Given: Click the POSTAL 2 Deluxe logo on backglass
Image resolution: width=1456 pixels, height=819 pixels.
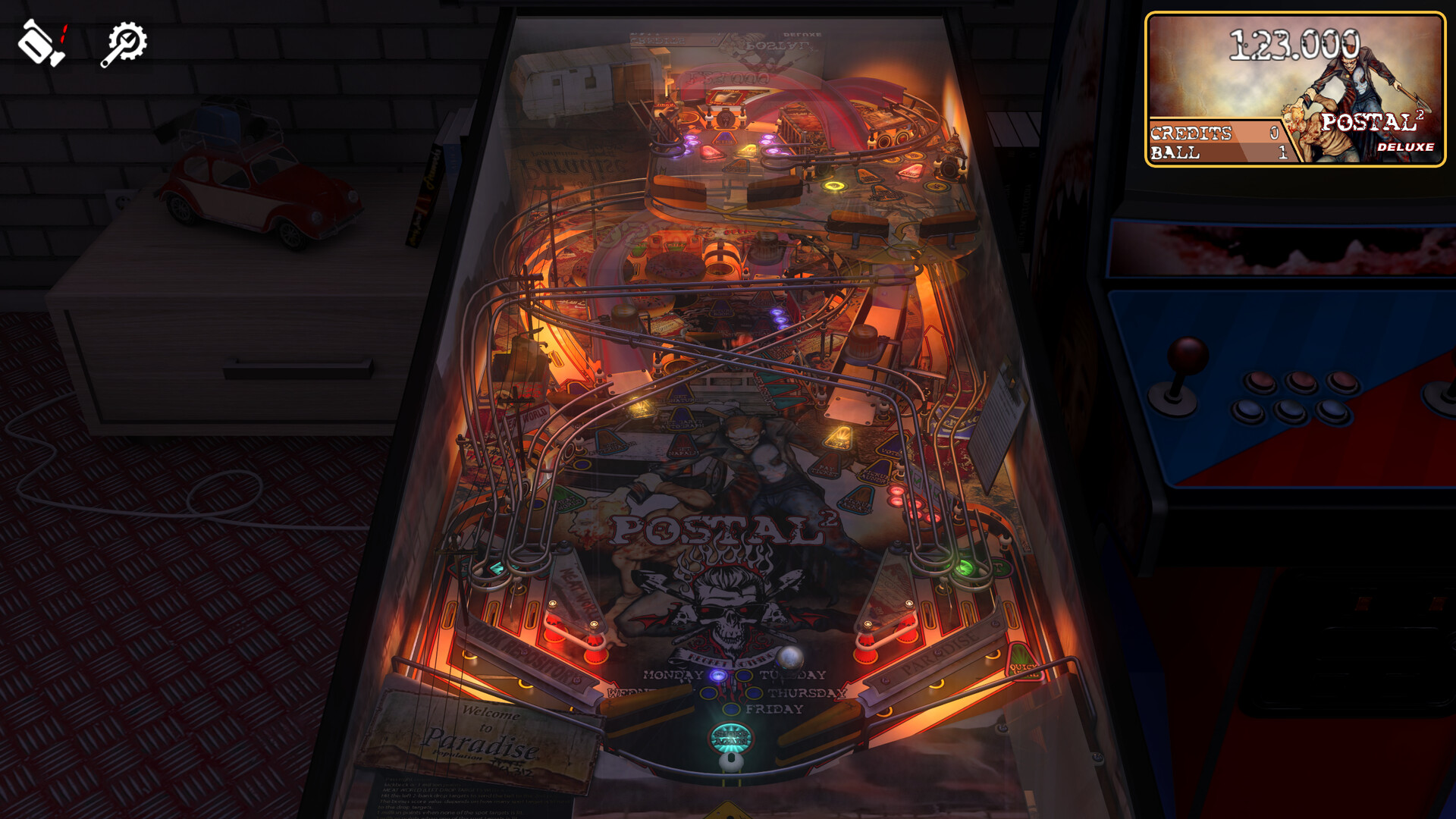Looking at the screenshot, I should [1375, 129].
